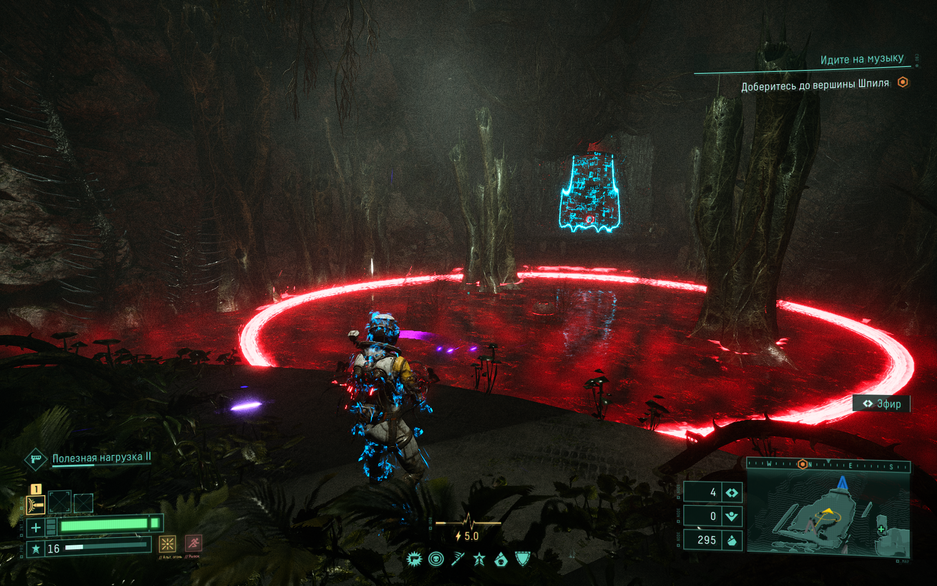This screenshot has width=937, height=586.
Task: Select the lightning energy 5.0 indicator
Action: pos(467,536)
